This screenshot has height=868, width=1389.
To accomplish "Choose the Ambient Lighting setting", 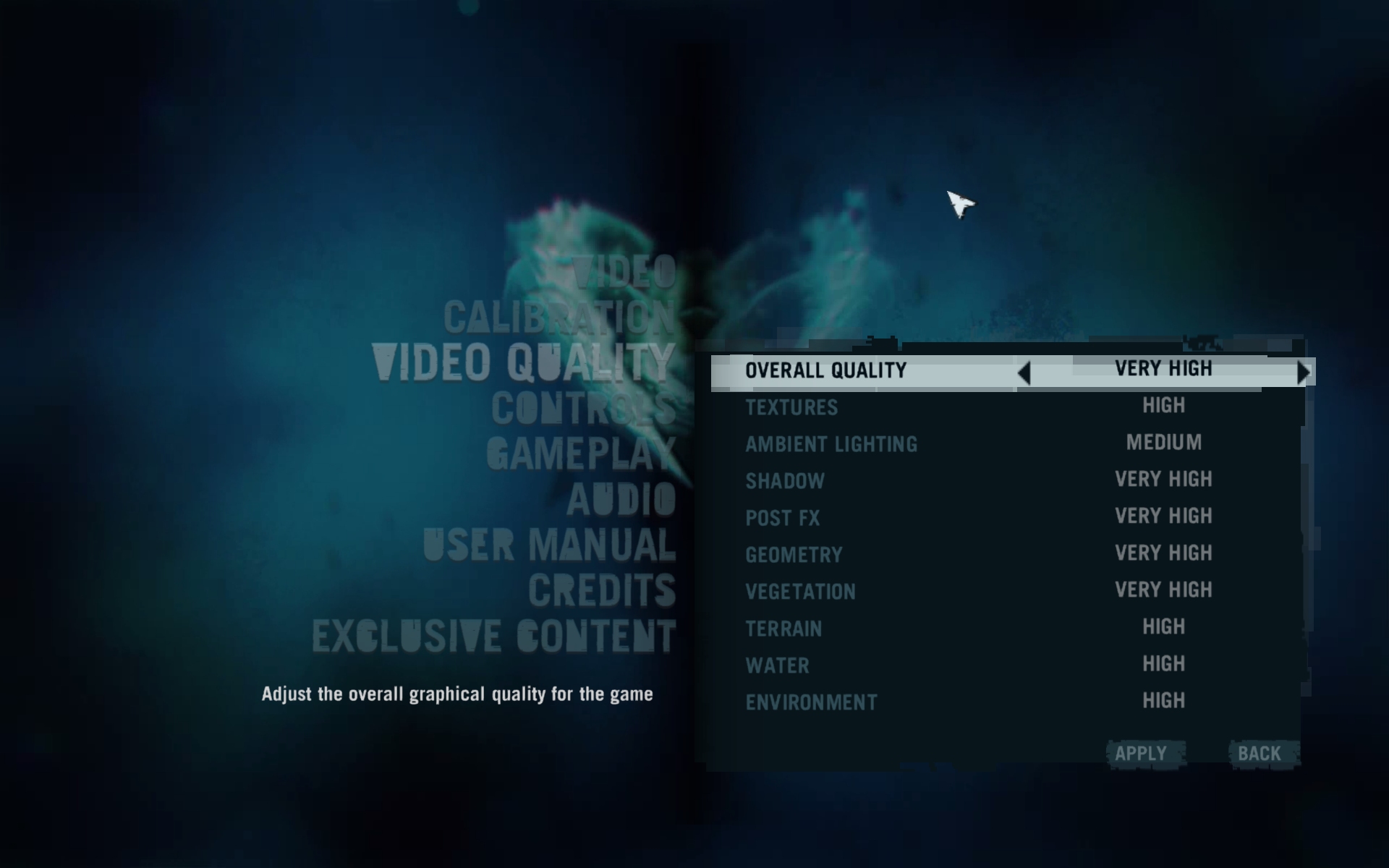I will pyautogui.click(x=831, y=444).
